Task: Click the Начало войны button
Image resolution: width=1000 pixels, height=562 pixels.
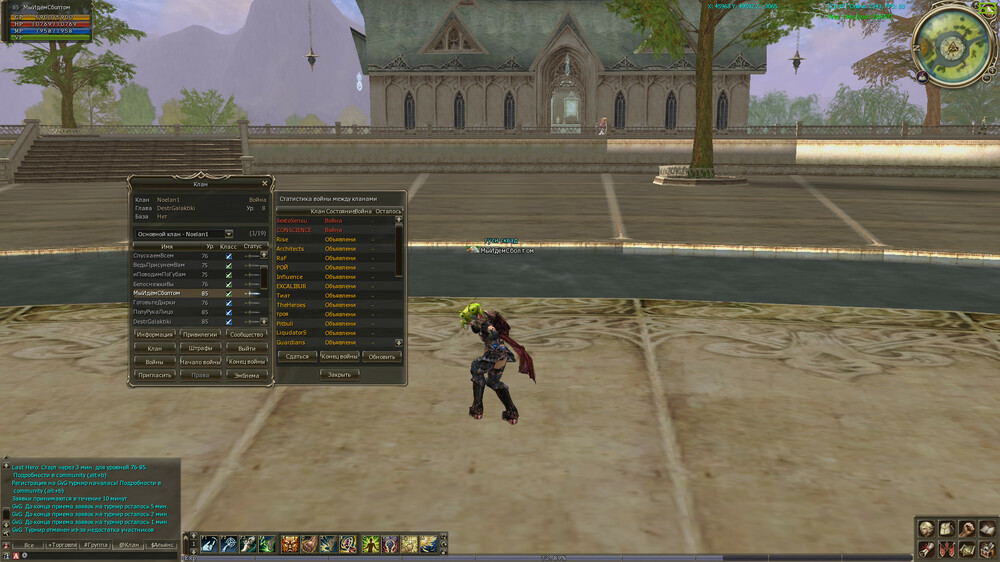Action: point(201,361)
